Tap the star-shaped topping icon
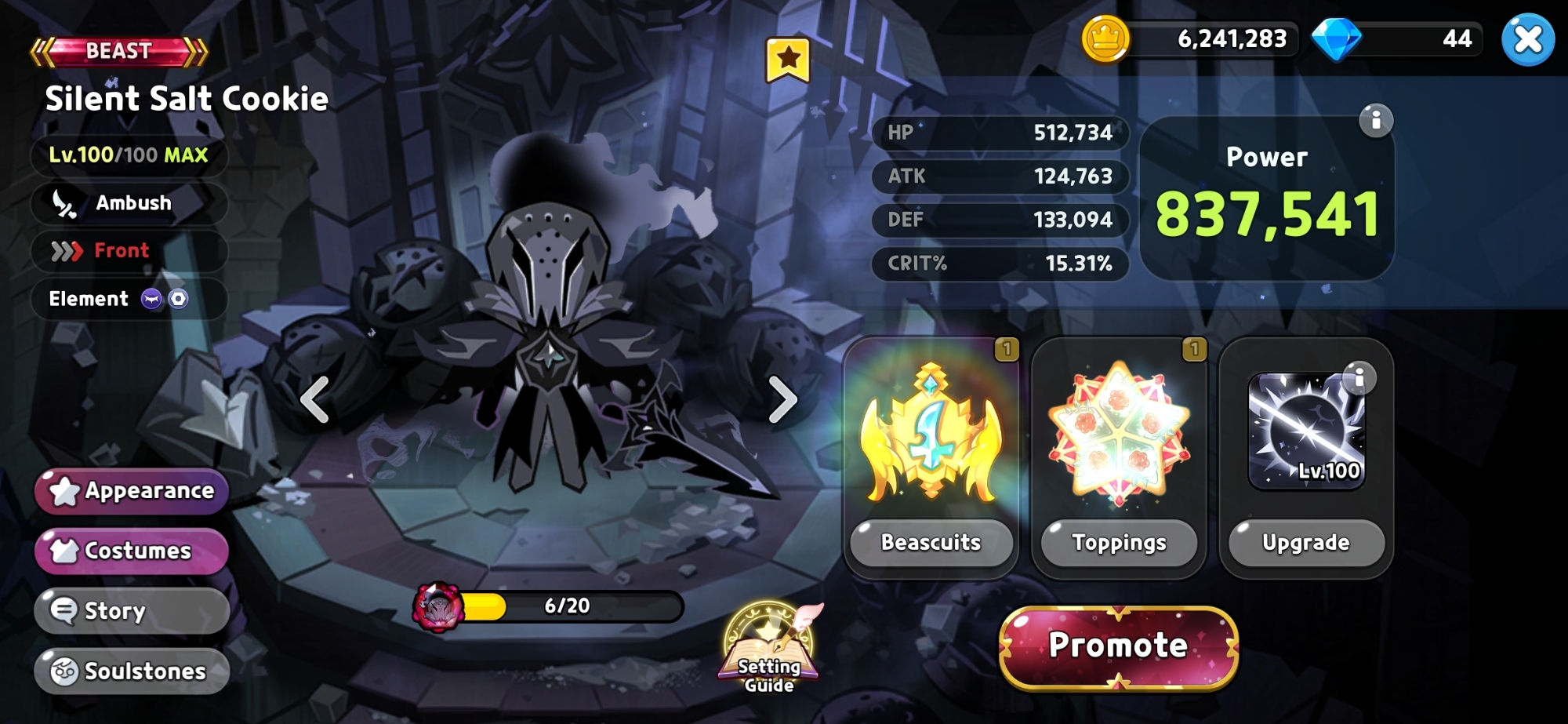 1119,433
